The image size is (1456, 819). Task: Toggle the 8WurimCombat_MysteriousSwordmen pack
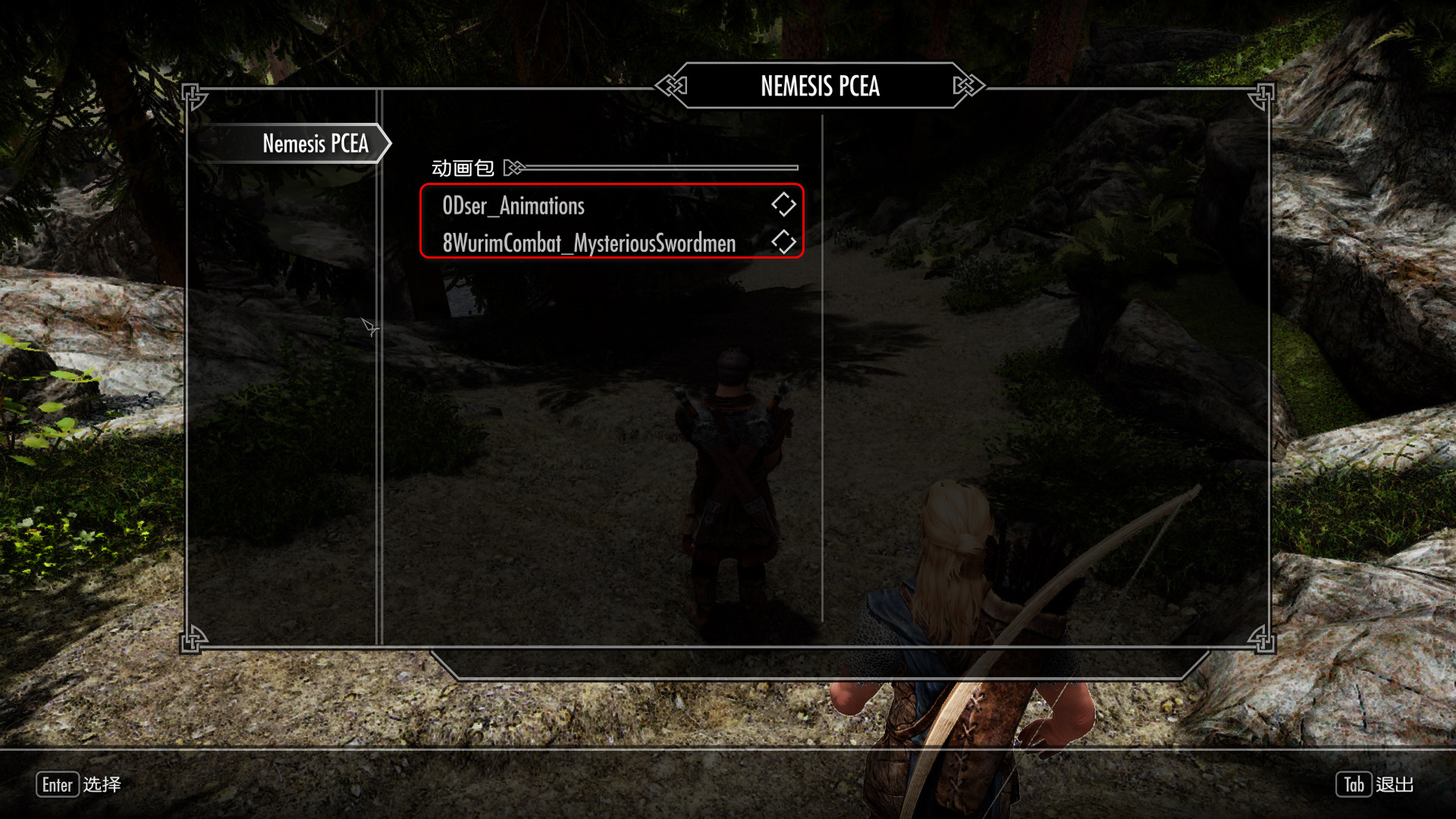[x=783, y=242]
